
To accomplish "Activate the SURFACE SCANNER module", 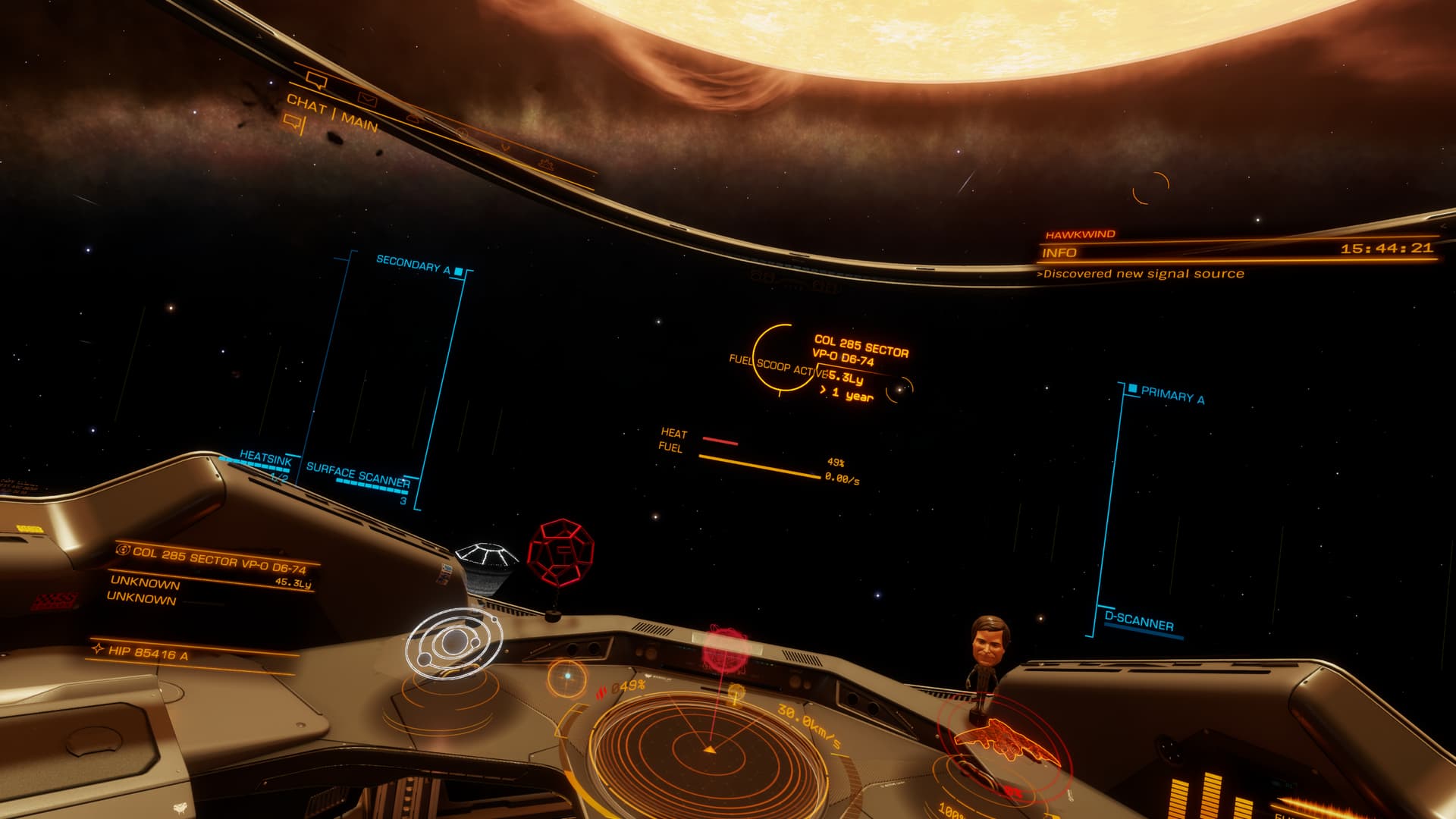I will [358, 474].
